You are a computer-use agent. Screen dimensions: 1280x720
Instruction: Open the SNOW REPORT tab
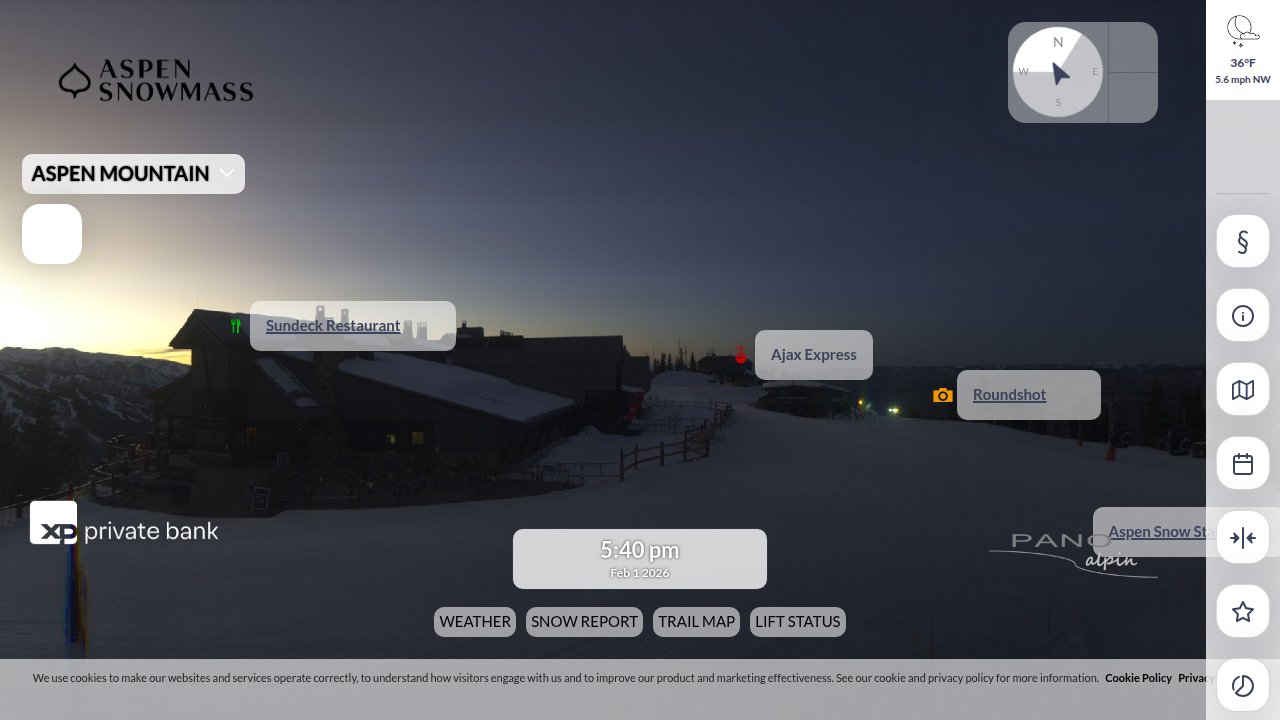coord(584,621)
